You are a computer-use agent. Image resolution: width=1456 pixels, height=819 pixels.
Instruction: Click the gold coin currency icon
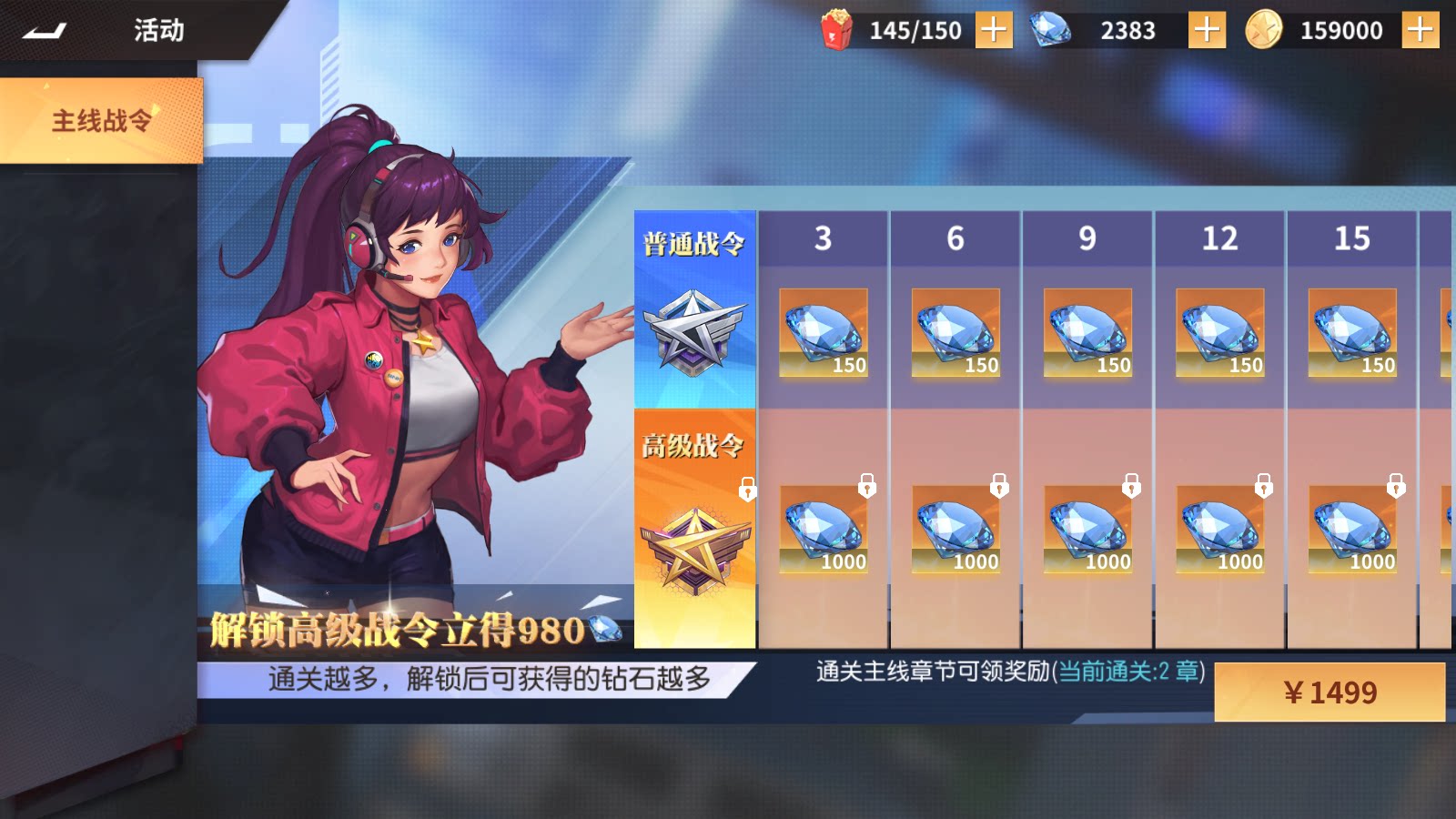click(1270, 29)
